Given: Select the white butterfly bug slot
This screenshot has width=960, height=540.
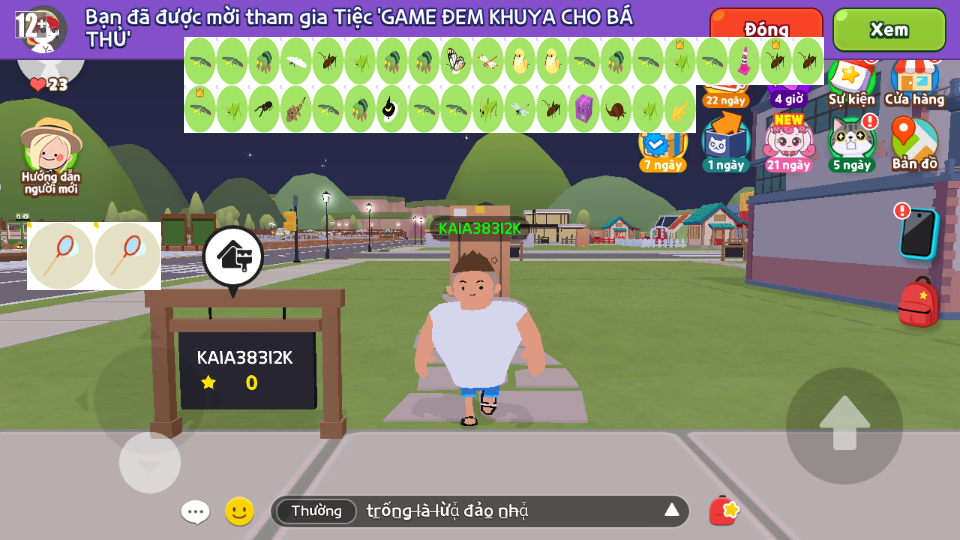Looking at the screenshot, I should click(456, 61).
